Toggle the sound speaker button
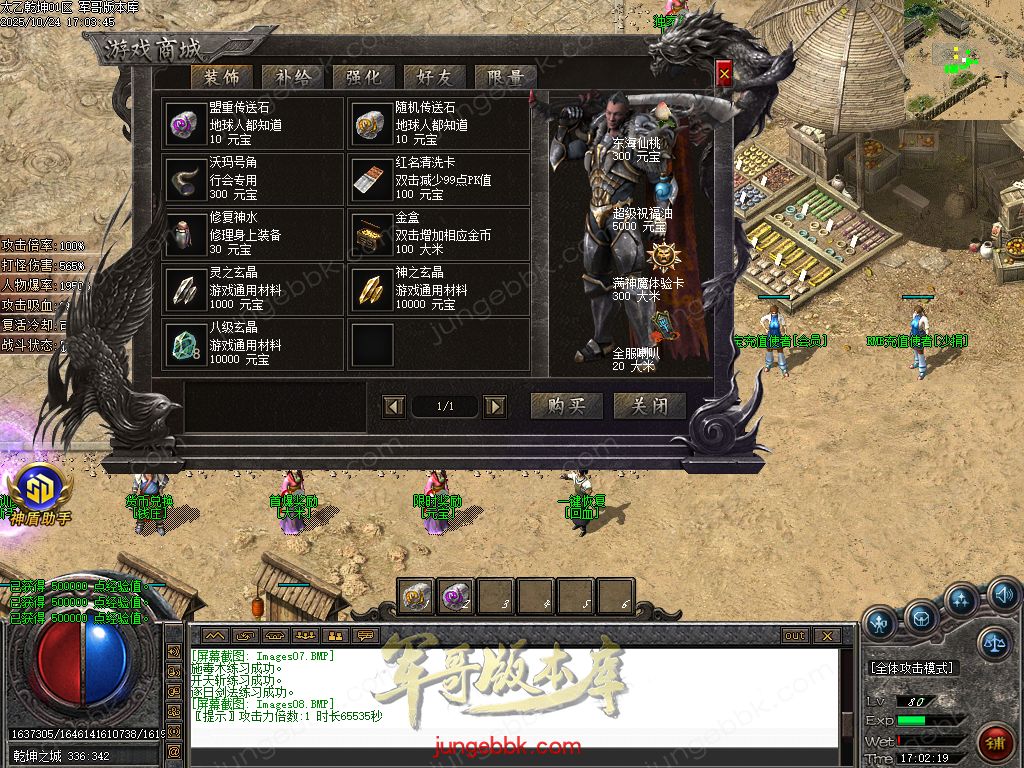 1003,598
